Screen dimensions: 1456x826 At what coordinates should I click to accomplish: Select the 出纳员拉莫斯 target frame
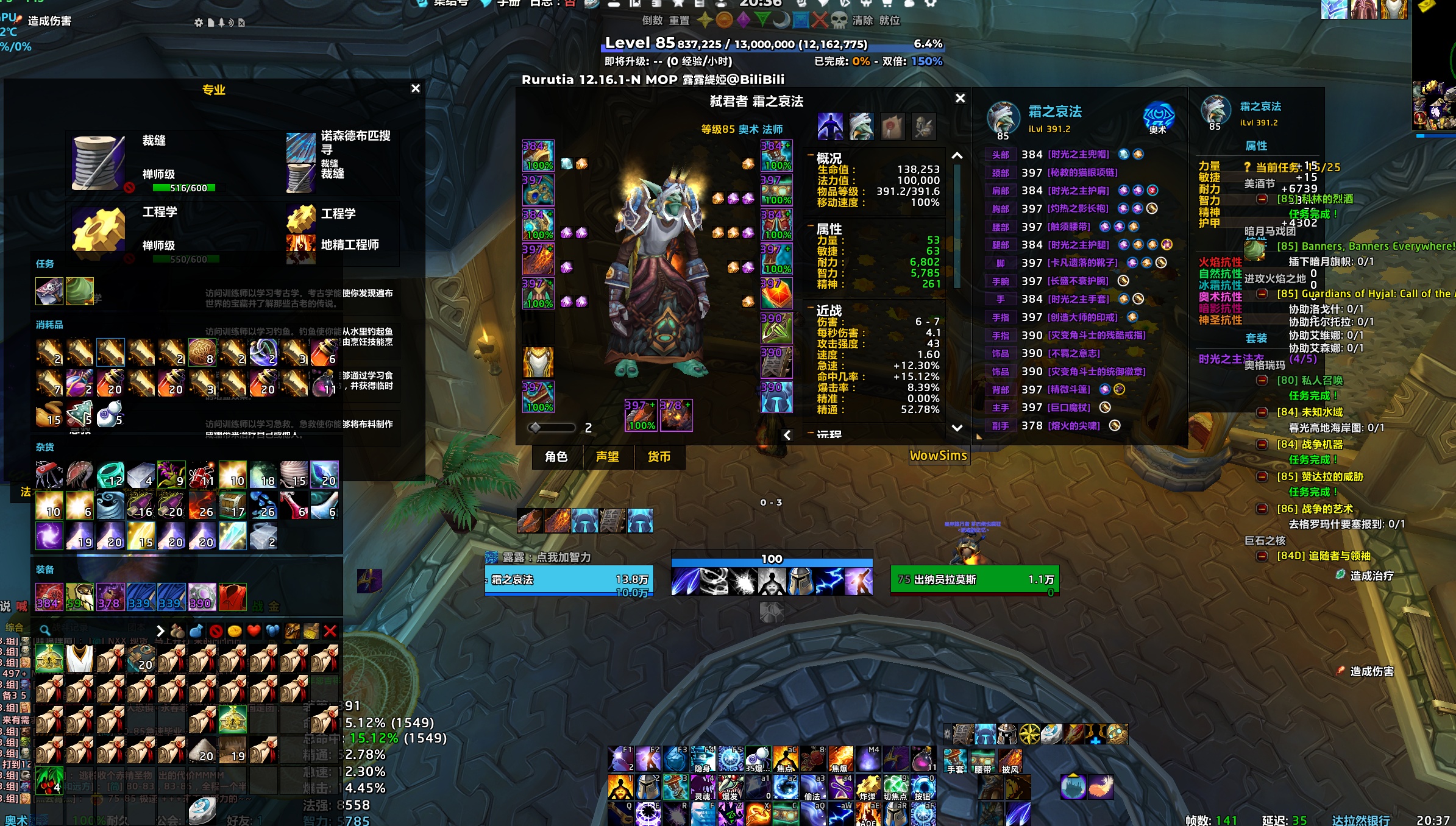click(x=974, y=580)
